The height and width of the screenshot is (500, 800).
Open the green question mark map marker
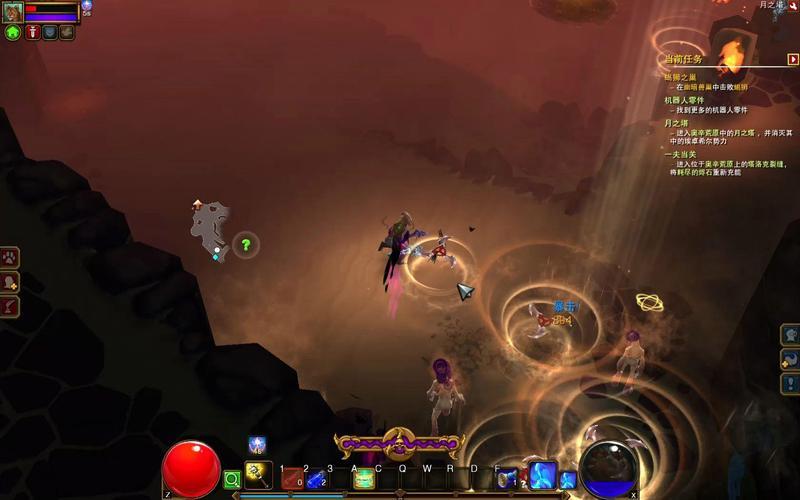coord(245,243)
